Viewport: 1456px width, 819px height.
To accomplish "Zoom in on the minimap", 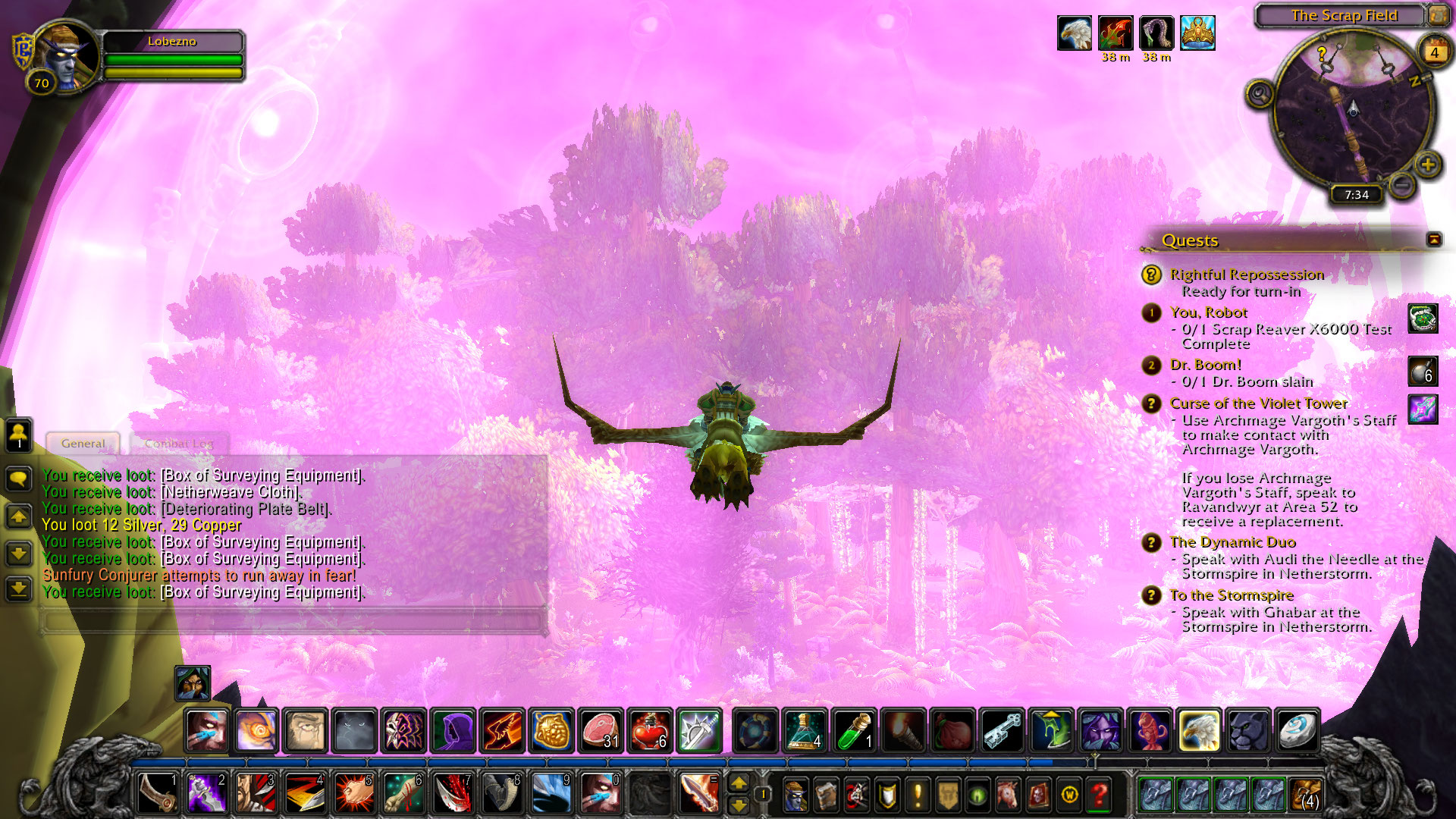I will (x=1428, y=165).
